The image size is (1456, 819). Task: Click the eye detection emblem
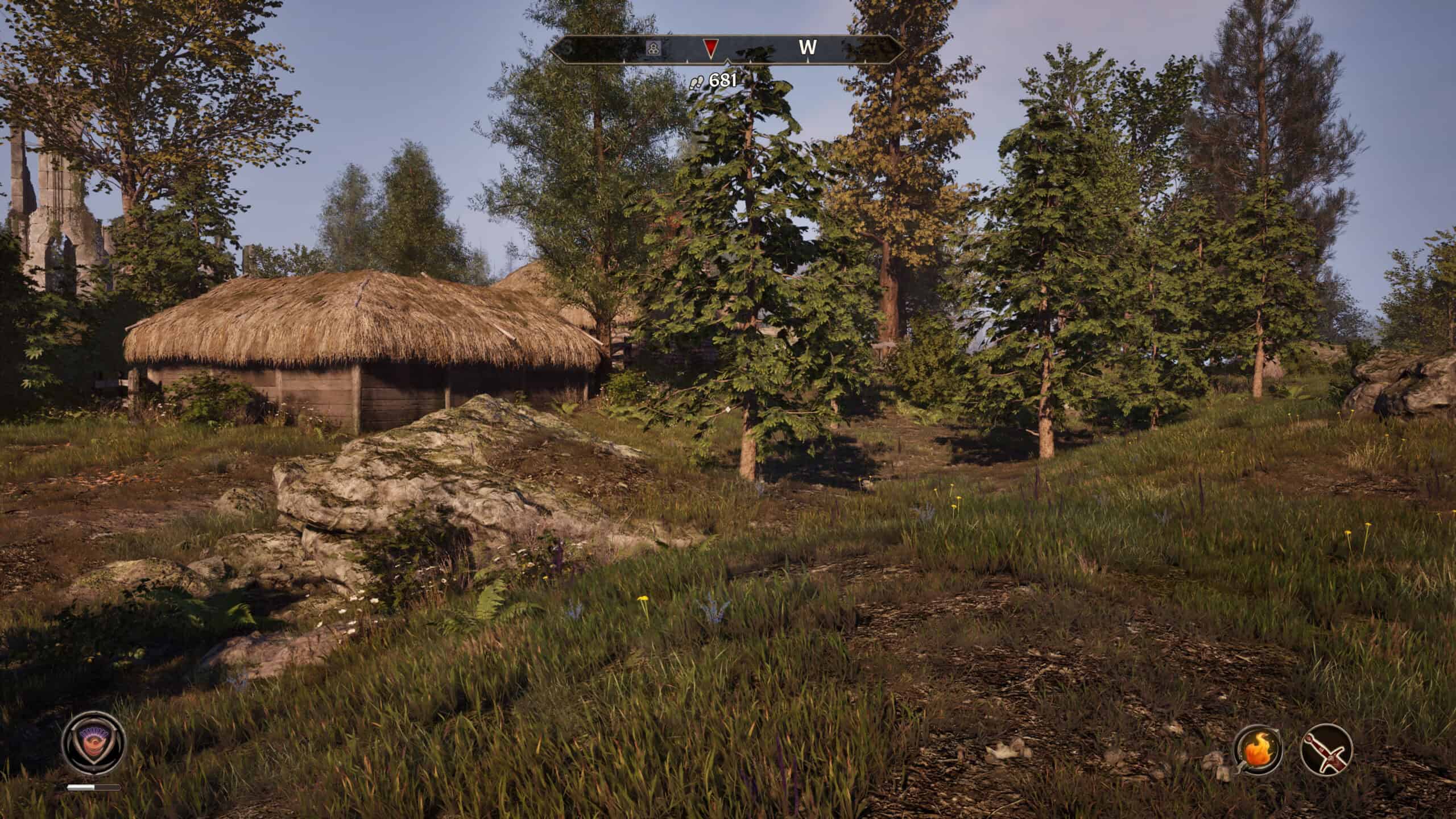point(94,742)
